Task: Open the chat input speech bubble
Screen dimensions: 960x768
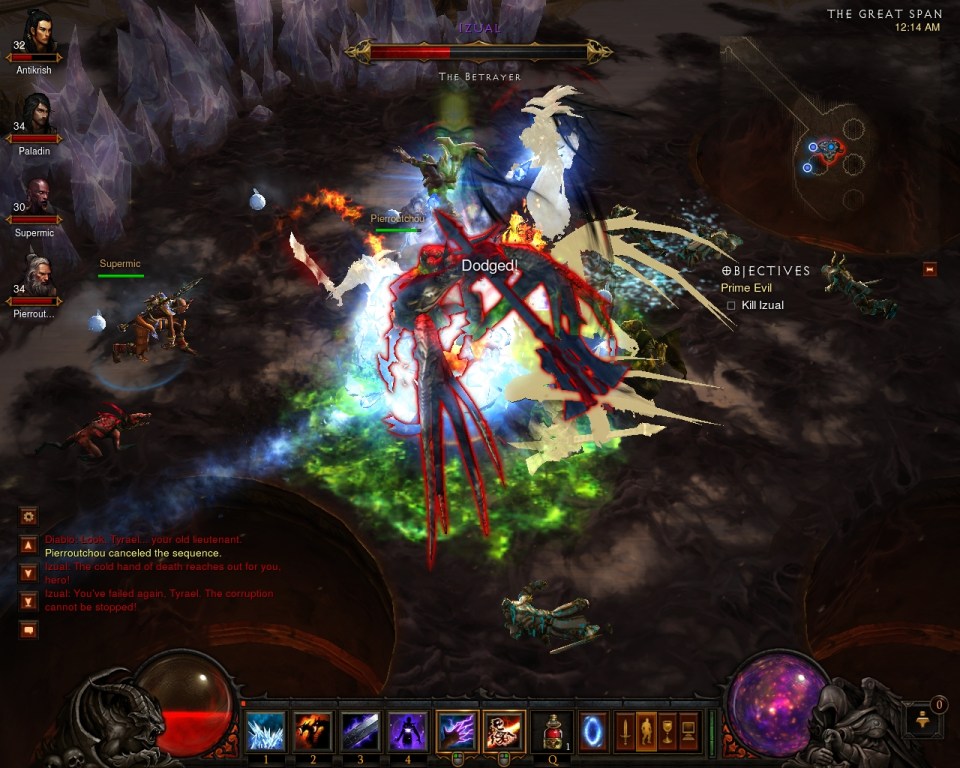Action: (28, 629)
